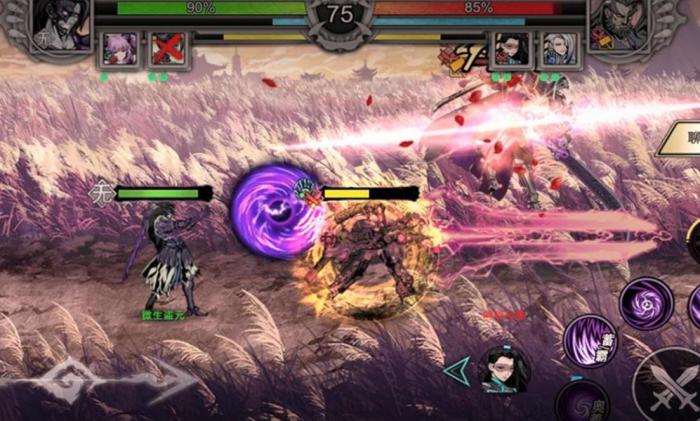Select the enemy's white-haired reserve portrait
700x421 pixels.
point(557,49)
